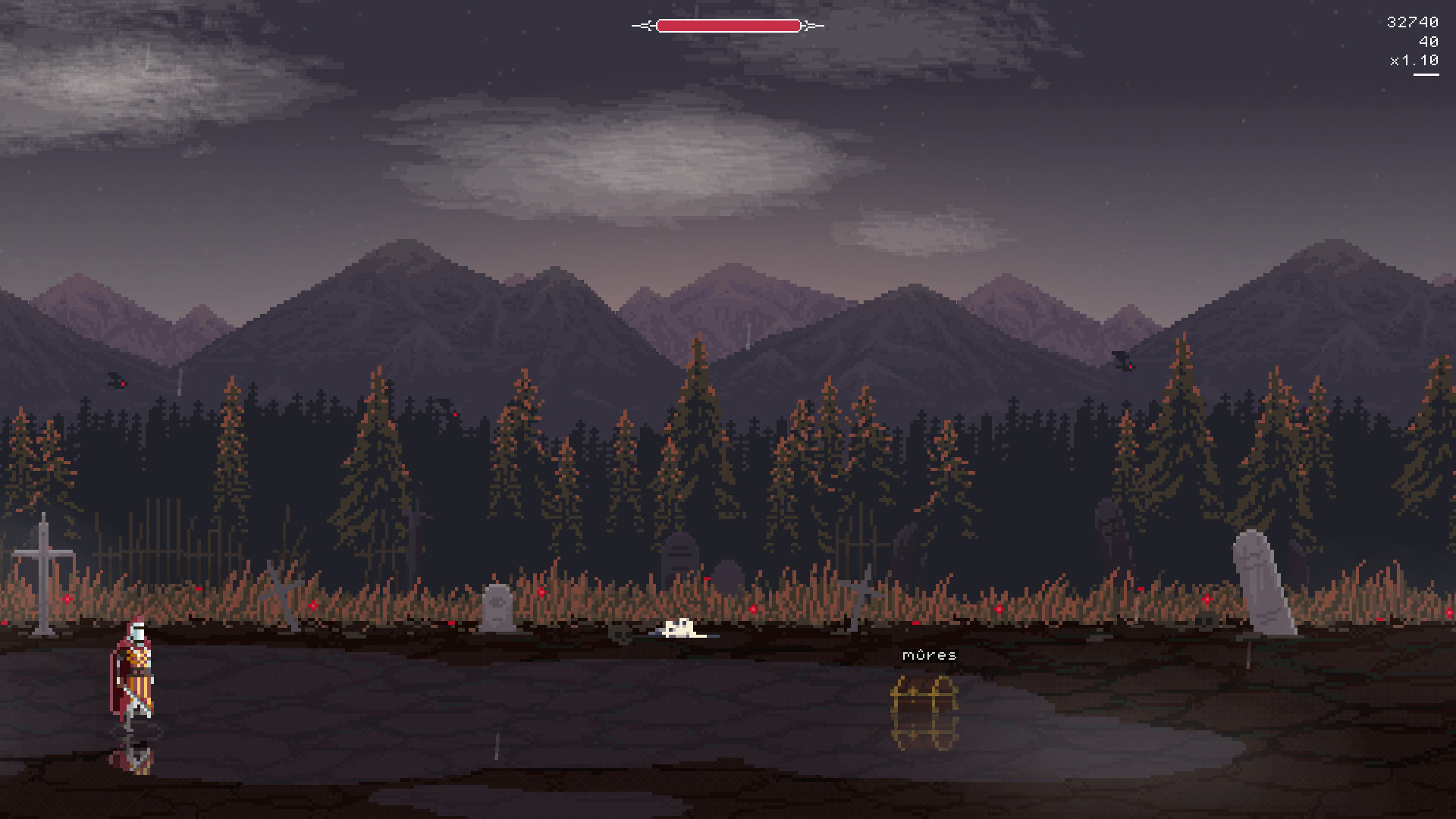The width and height of the screenshot is (1456, 819).
Task: Click the score value 32740 in the corner
Action: [x=1412, y=22]
